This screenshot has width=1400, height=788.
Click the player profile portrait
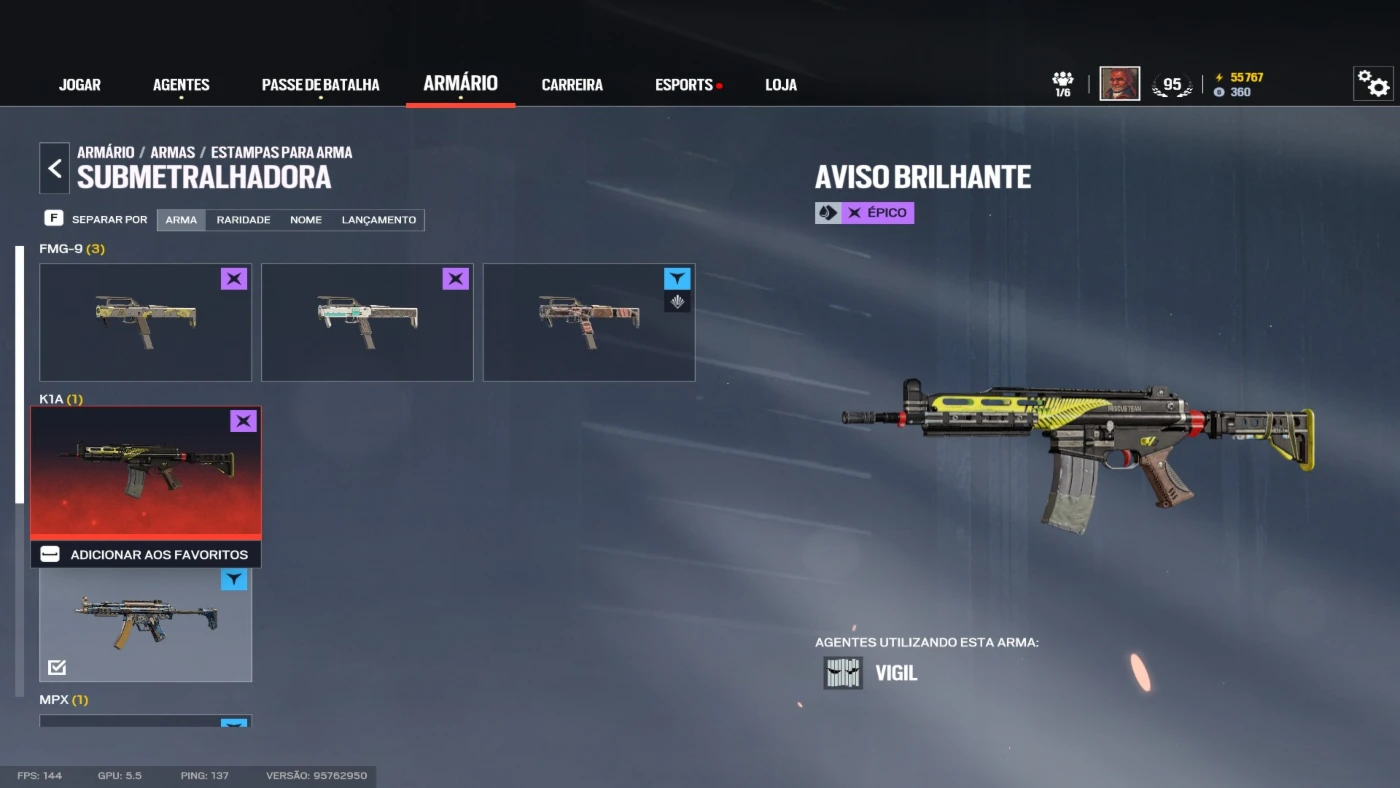click(x=1119, y=84)
